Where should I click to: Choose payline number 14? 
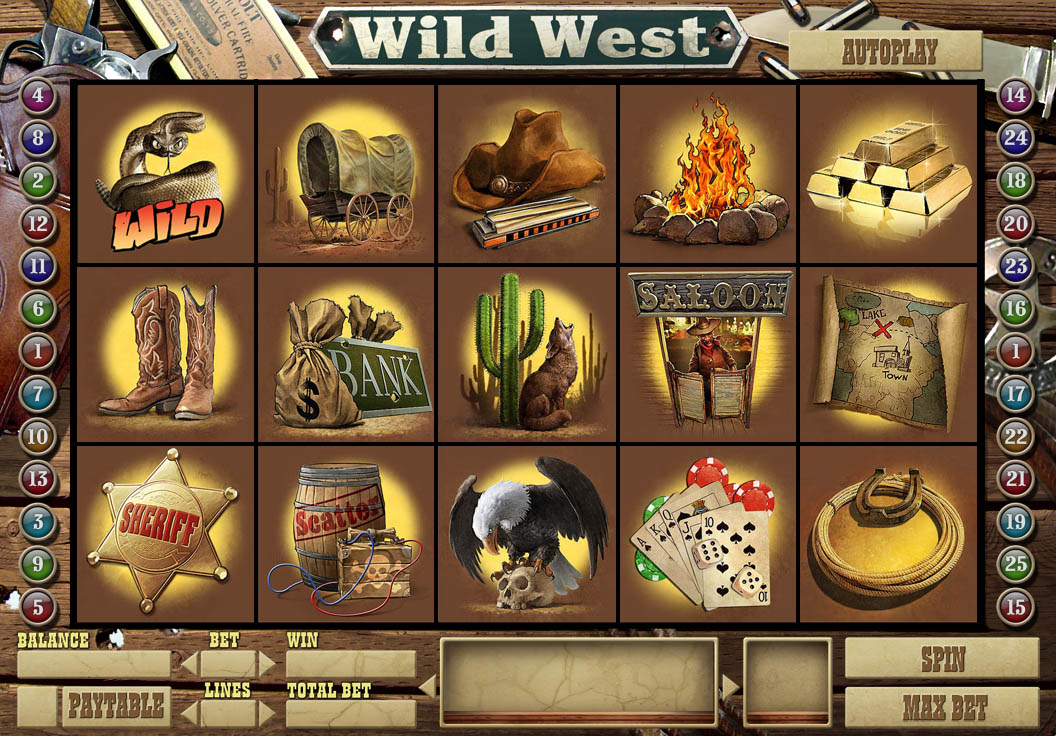tap(1016, 97)
